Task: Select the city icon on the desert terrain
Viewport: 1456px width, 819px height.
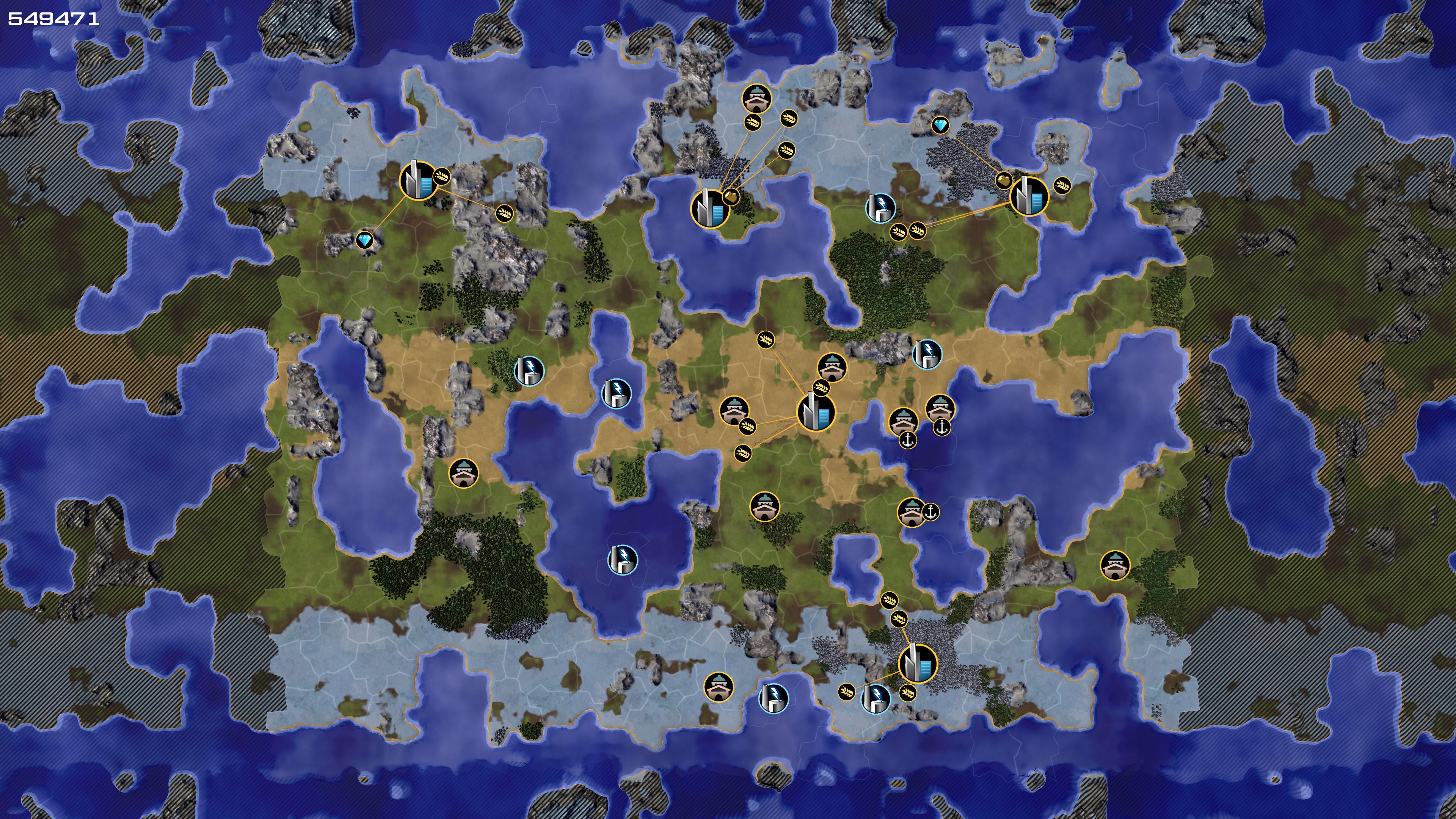Action: (816, 413)
